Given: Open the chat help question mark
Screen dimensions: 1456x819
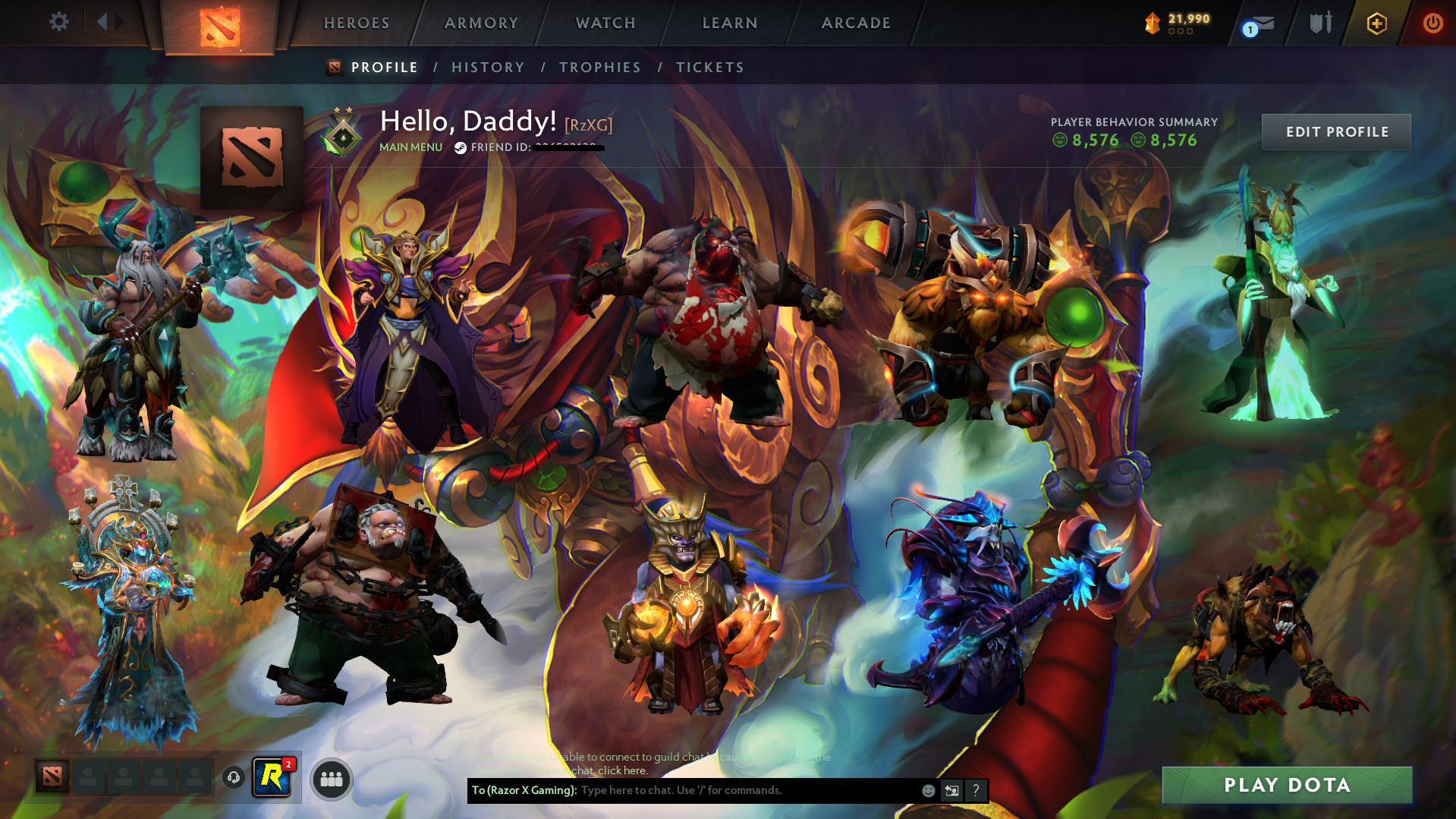Looking at the screenshot, I should [x=976, y=790].
